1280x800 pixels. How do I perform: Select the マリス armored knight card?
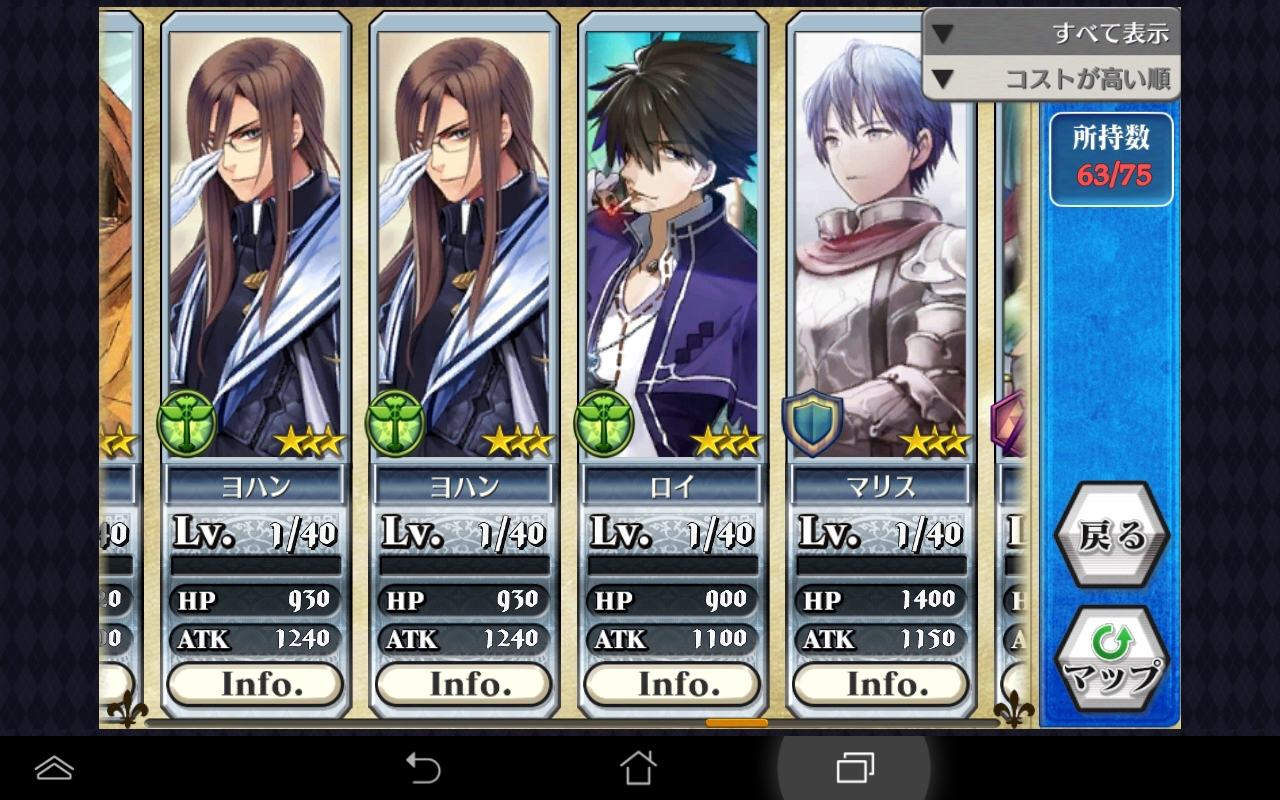click(x=881, y=240)
